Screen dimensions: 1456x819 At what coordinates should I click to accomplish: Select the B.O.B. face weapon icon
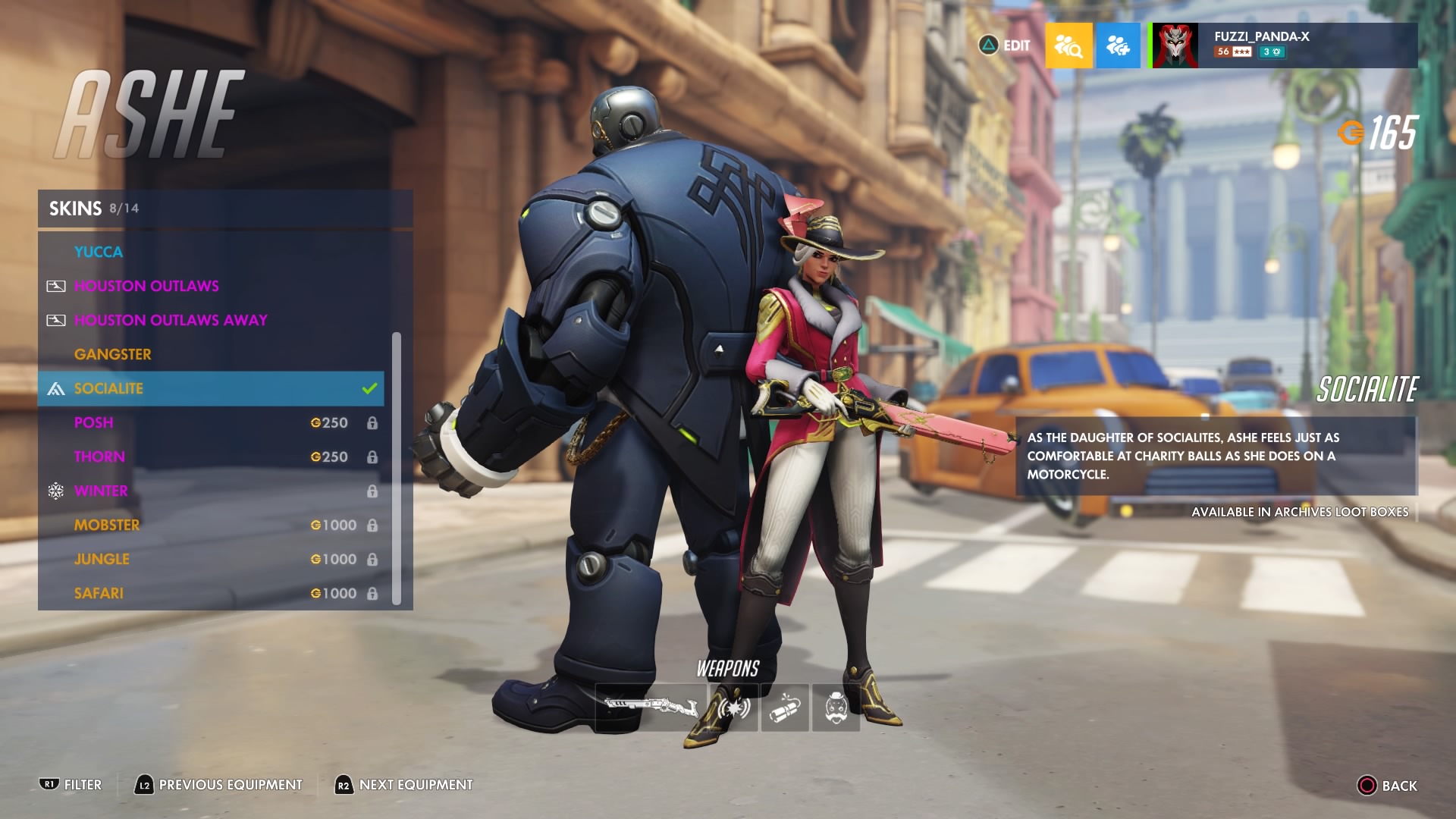[x=836, y=707]
